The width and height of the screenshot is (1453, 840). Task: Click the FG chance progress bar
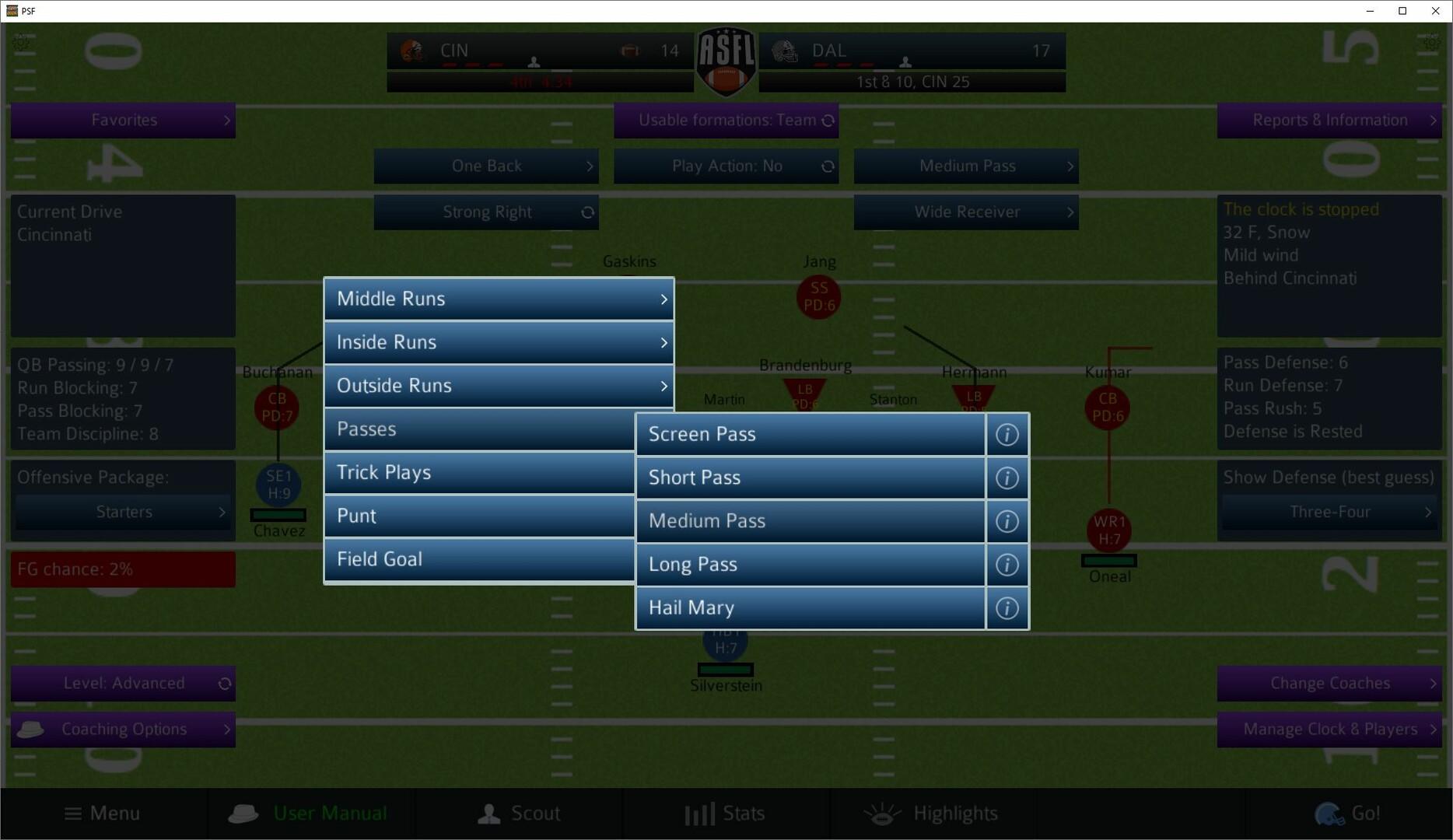coord(122,569)
